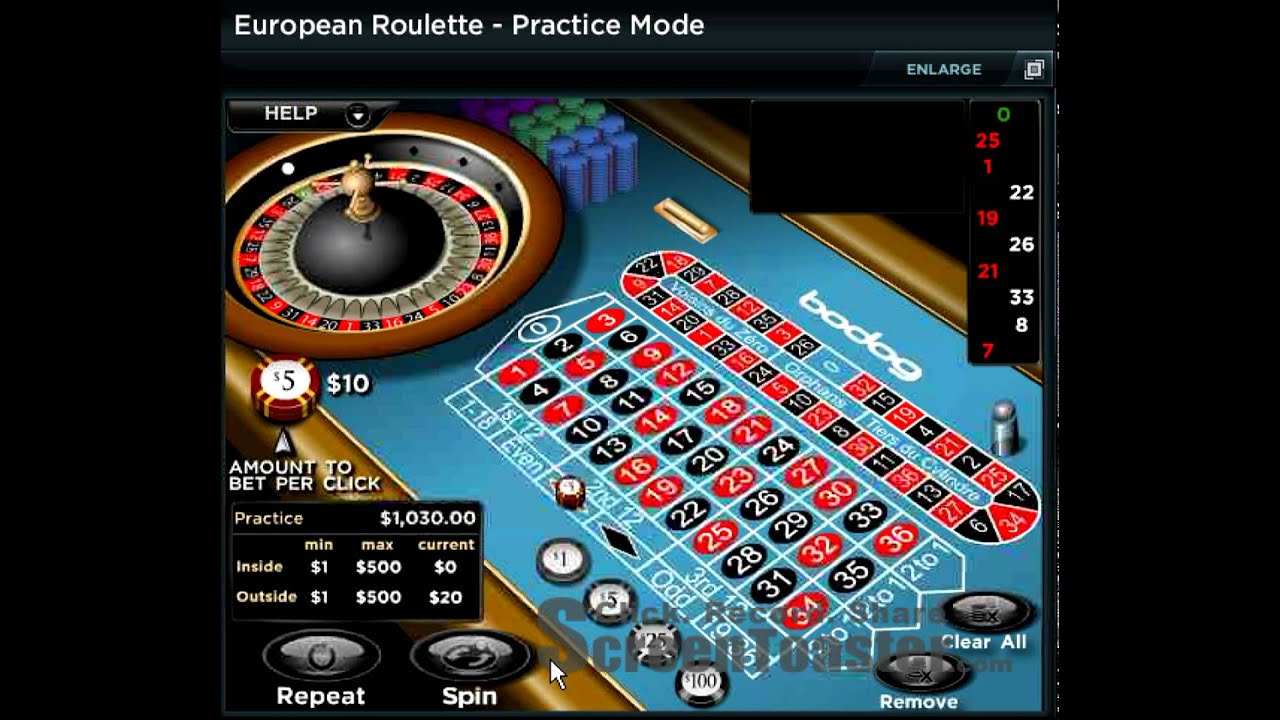Repeat the previous bet
The height and width of the screenshot is (720, 1280).
[x=321, y=660]
